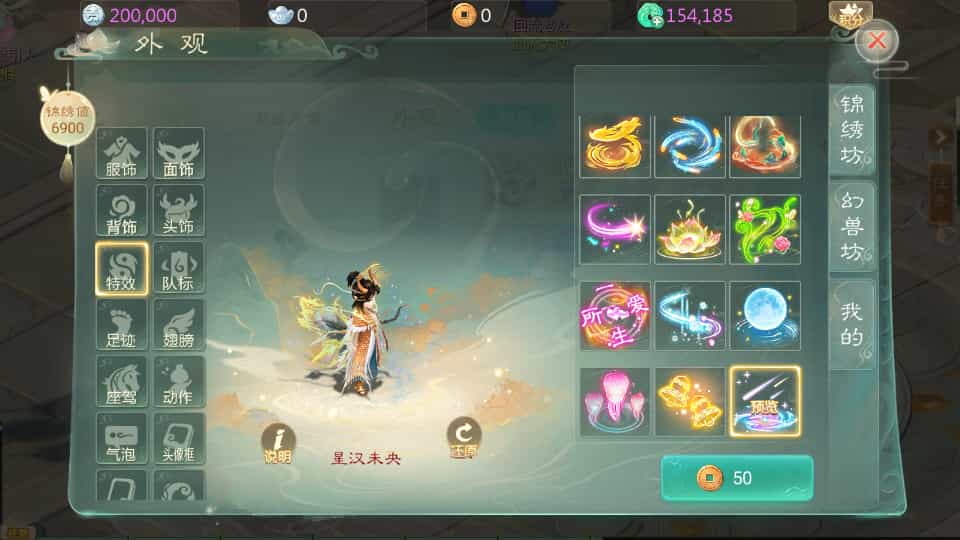Select the 动作 actions category

tap(178, 382)
